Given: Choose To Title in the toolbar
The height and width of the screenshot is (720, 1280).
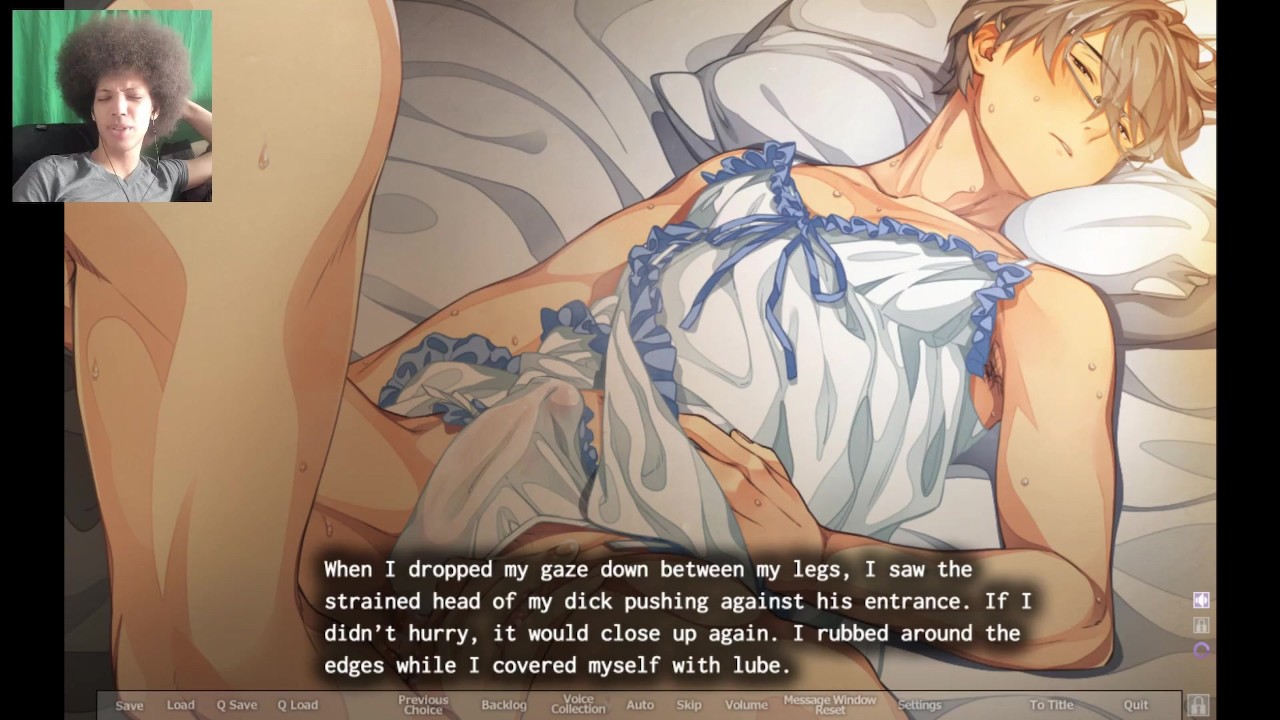Looking at the screenshot, I should pos(1051,705).
